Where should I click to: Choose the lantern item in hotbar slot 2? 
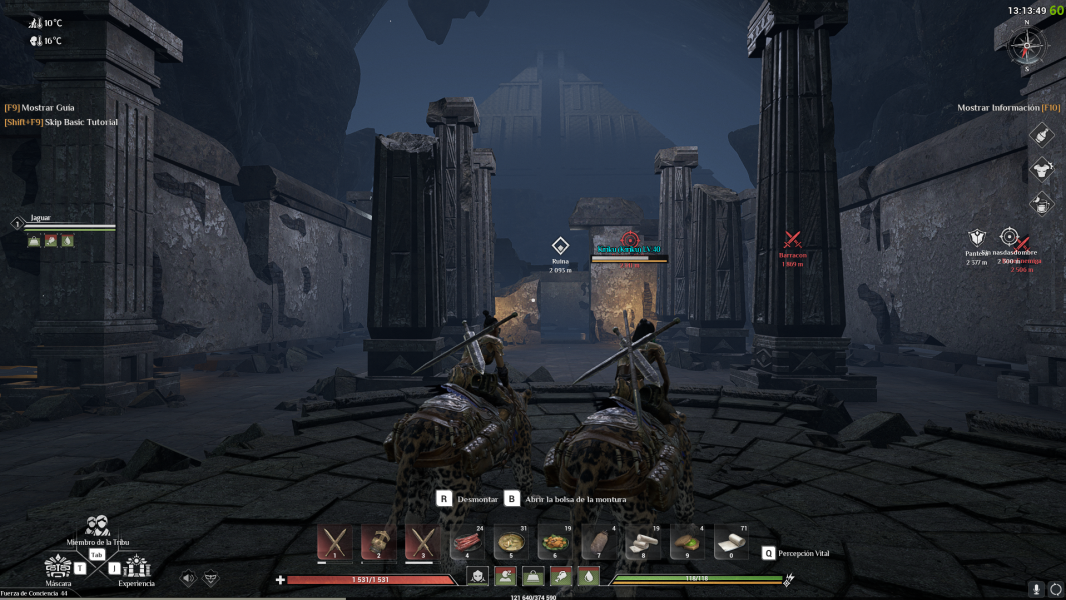pyautogui.click(x=379, y=541)
